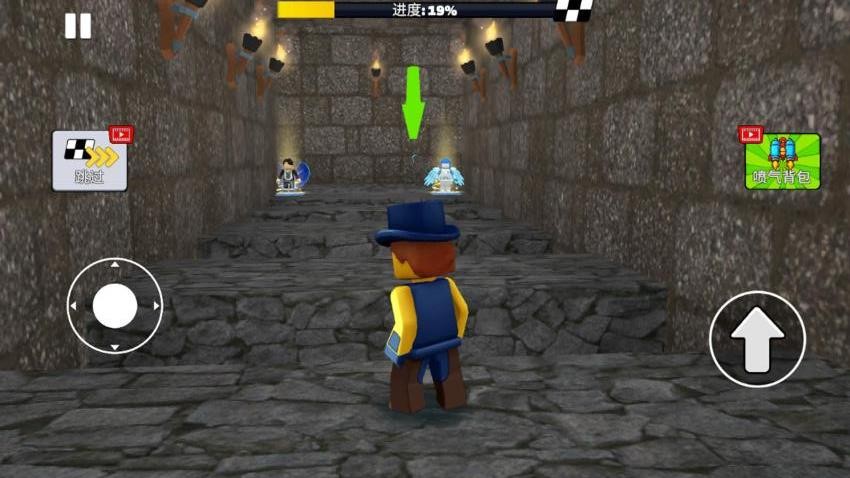Touch the virtual movement joystick
This screenshot has height=478, width=850.
115,306
